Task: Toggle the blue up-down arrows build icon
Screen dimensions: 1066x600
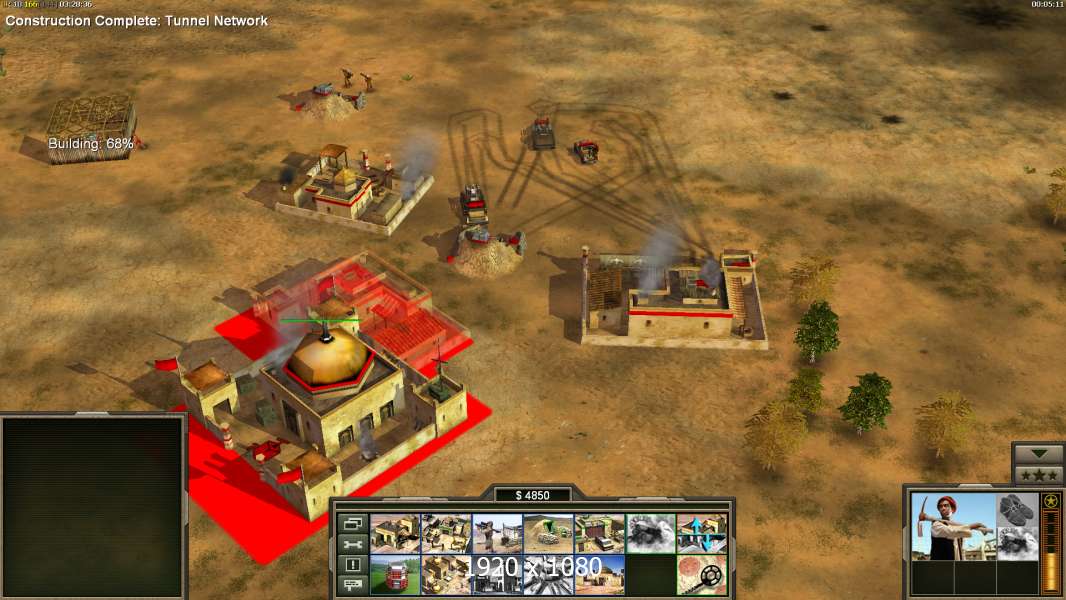Action: click(701, 534)
